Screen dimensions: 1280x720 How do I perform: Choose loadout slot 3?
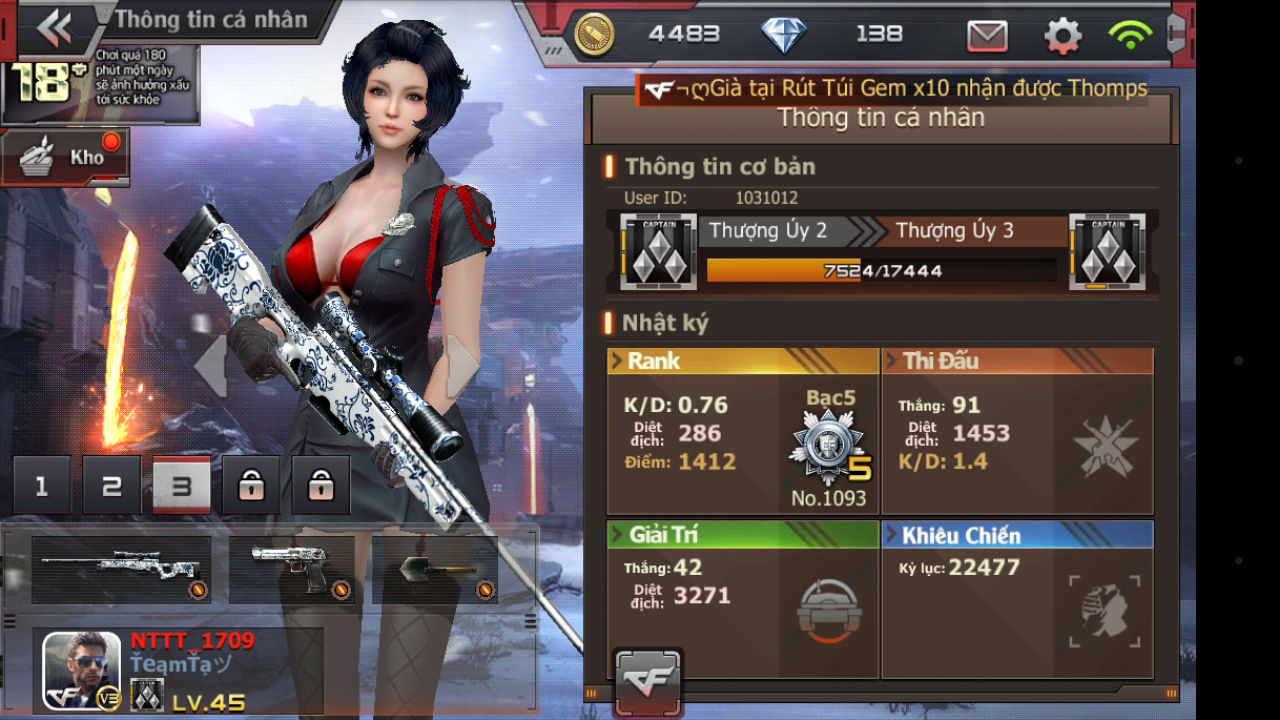(181, 486)
